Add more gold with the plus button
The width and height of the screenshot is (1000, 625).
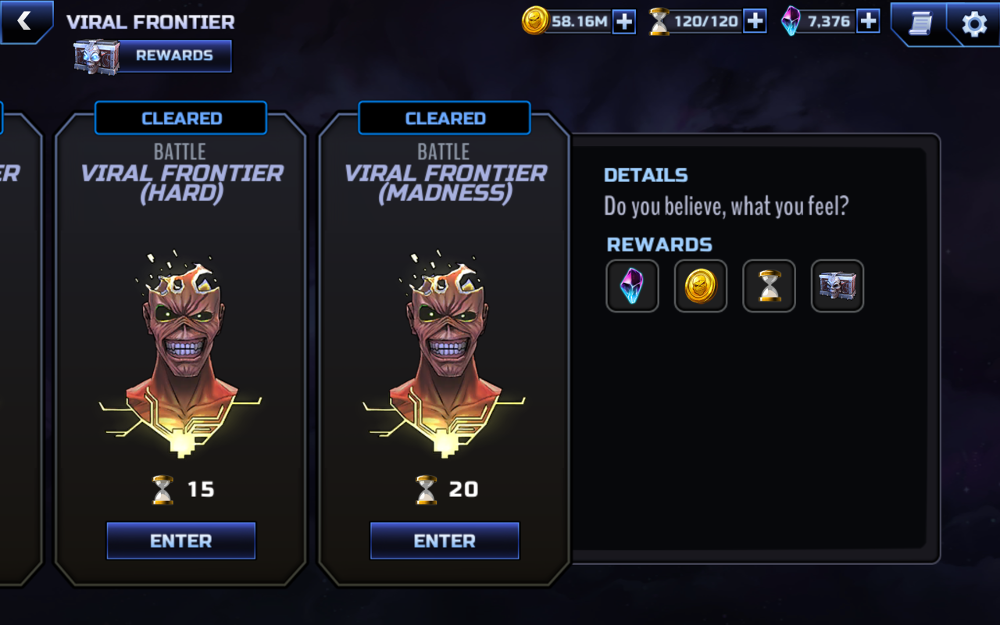coord(624,21)
